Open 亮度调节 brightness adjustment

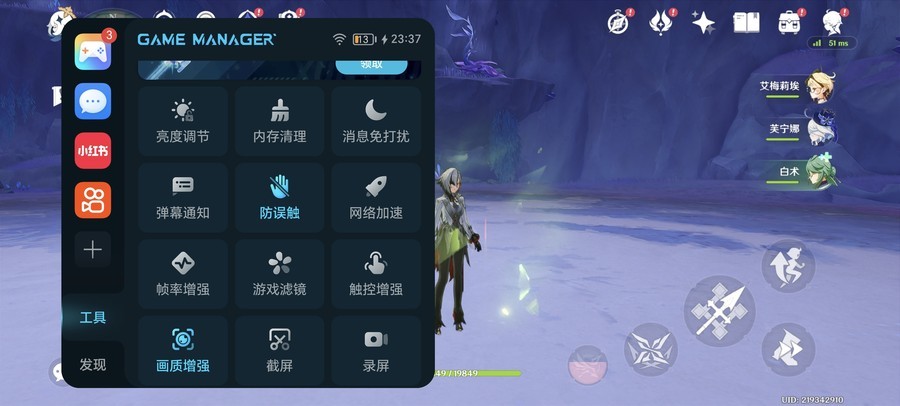pyautogui.click(x=183, y=120)
